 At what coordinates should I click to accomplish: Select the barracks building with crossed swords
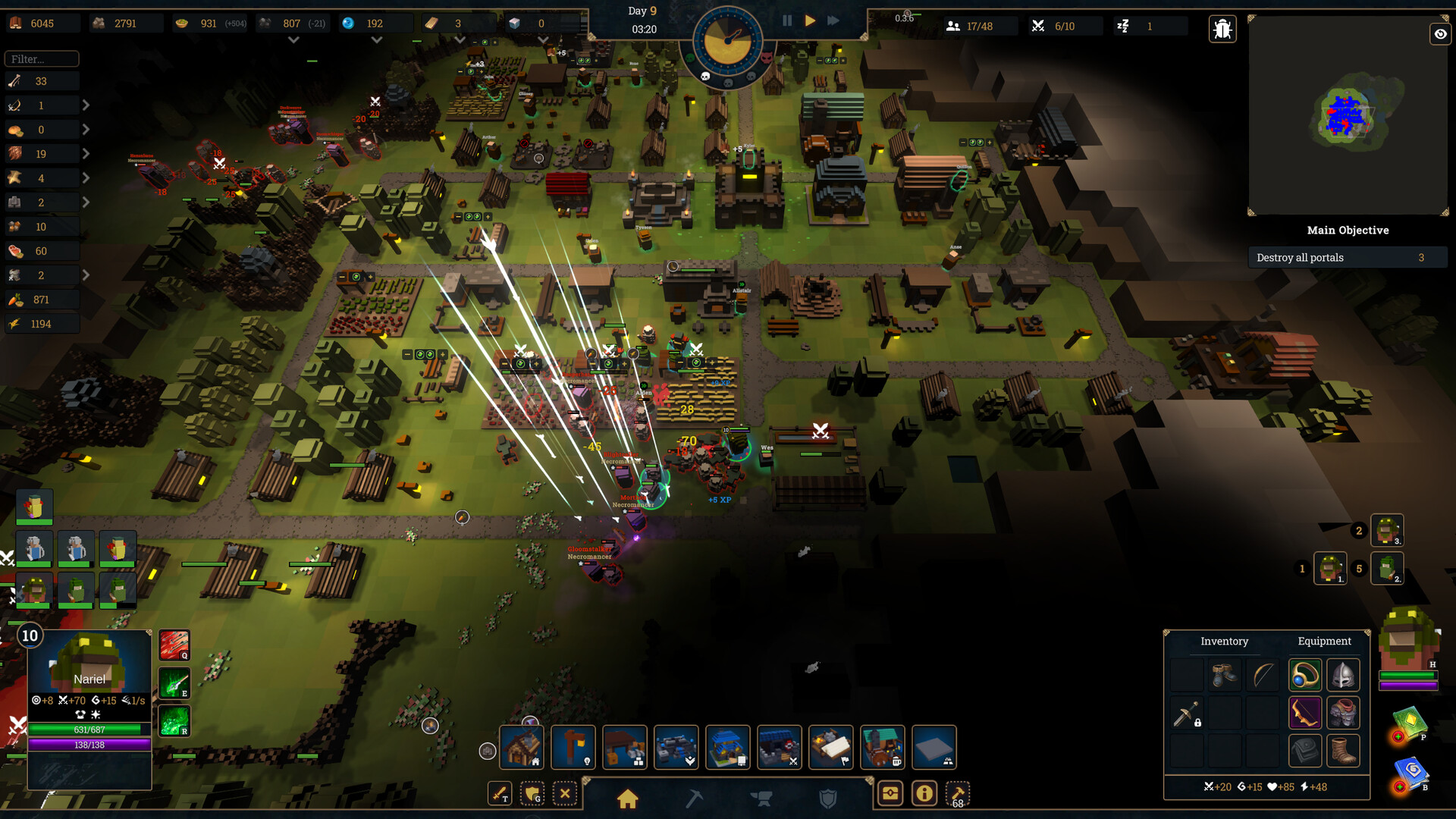click(779, 747)
